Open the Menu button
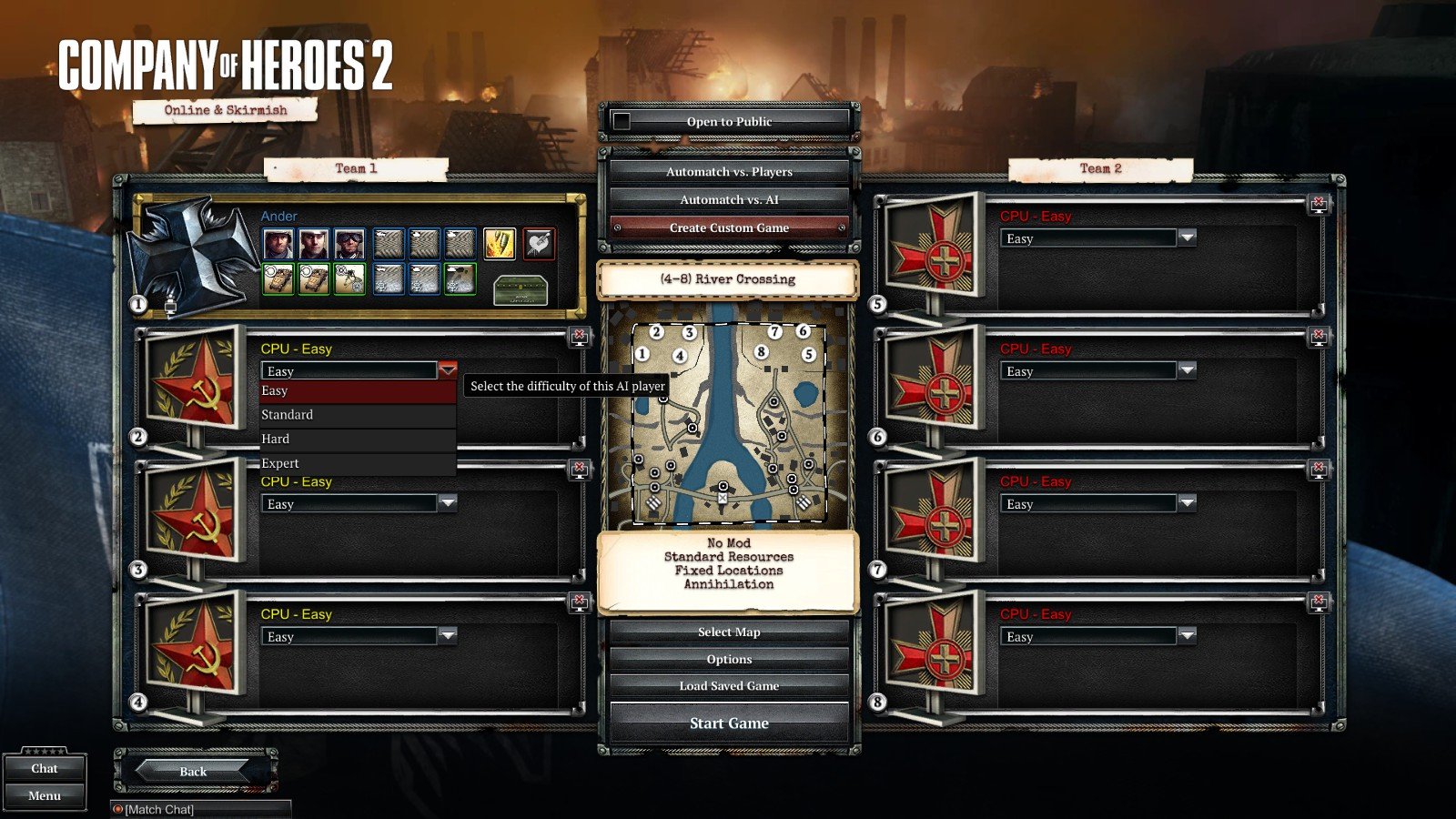This screenshot has height=819, width=1456. click(45, 796)
